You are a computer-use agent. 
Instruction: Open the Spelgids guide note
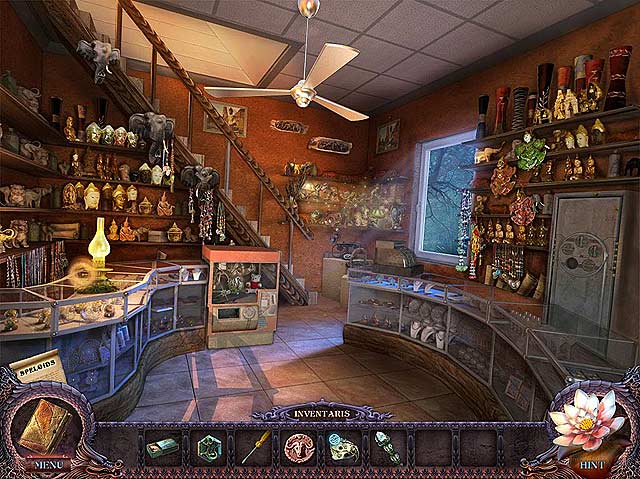38,365
